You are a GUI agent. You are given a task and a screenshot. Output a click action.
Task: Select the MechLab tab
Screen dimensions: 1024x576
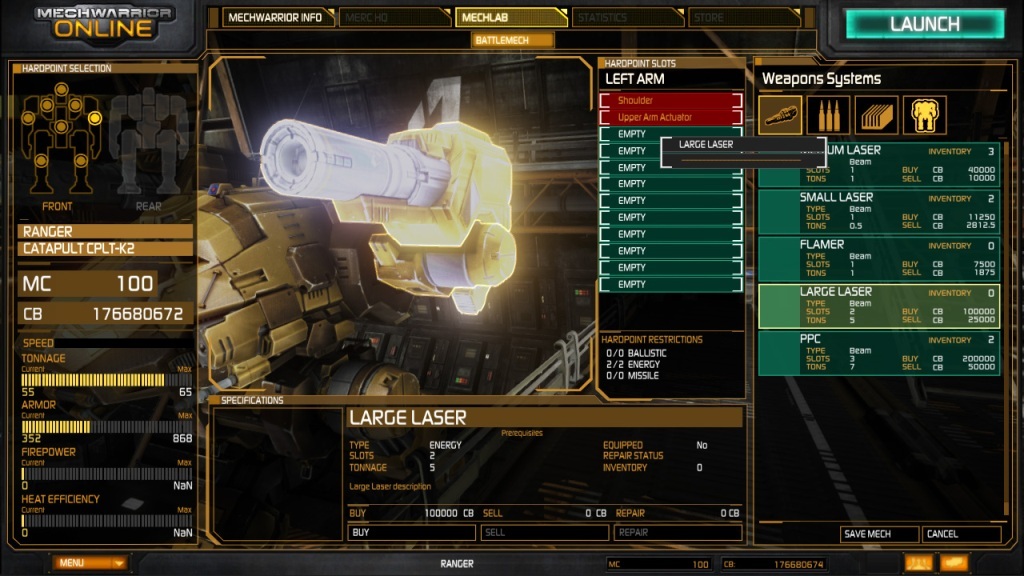pos(510,17)
